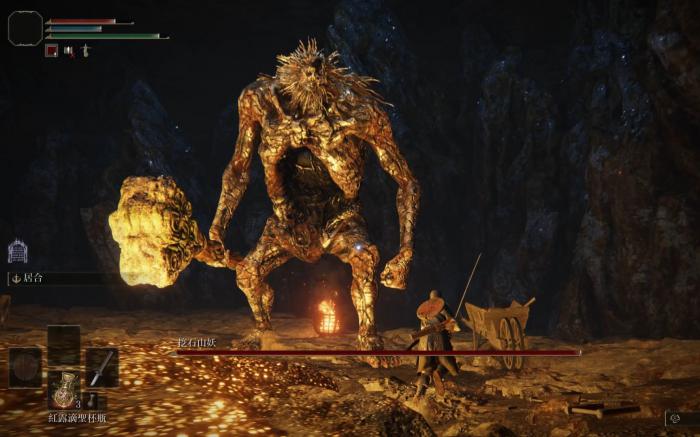700x437 pixels.
Task: Click the red square status effect icon
Action: point(51,50)
